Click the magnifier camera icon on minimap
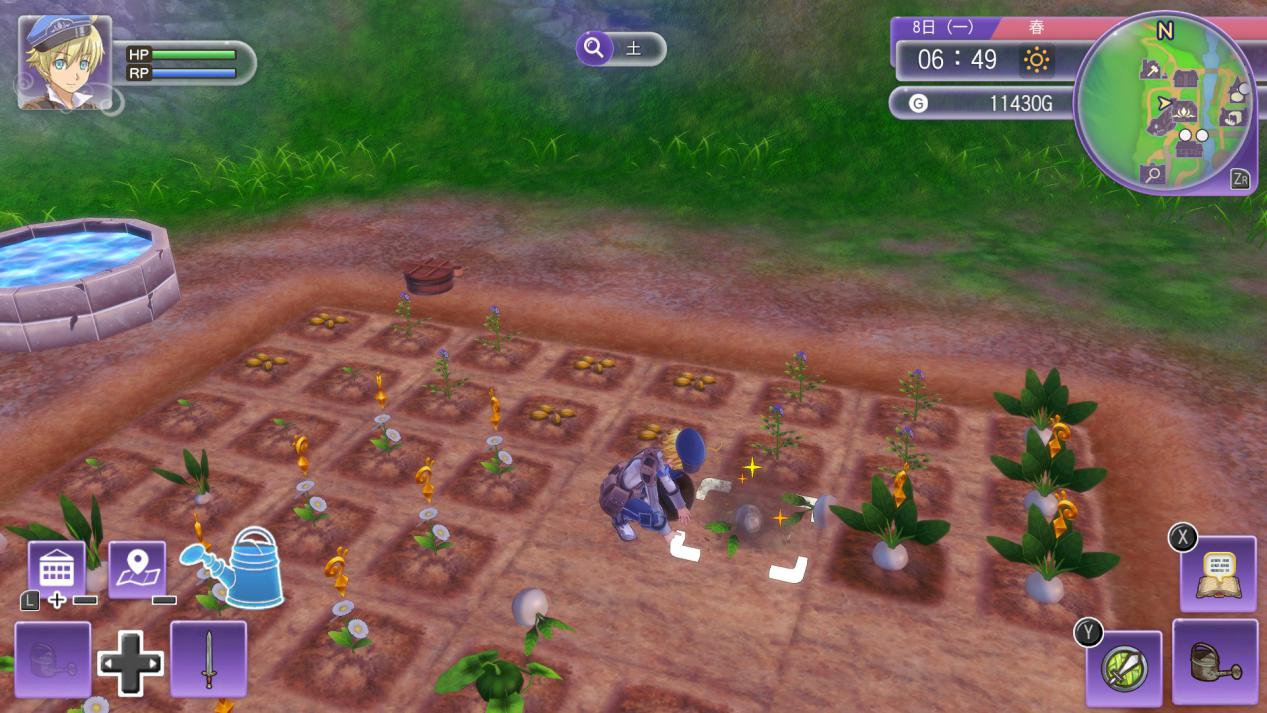 [x=1153, y=175]
